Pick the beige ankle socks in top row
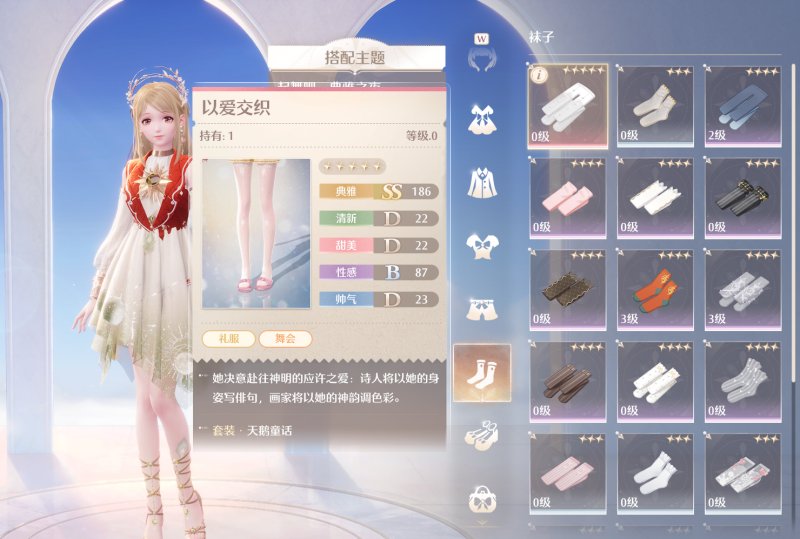This screenshot has height=539, width=800. (x=655, y=104)
